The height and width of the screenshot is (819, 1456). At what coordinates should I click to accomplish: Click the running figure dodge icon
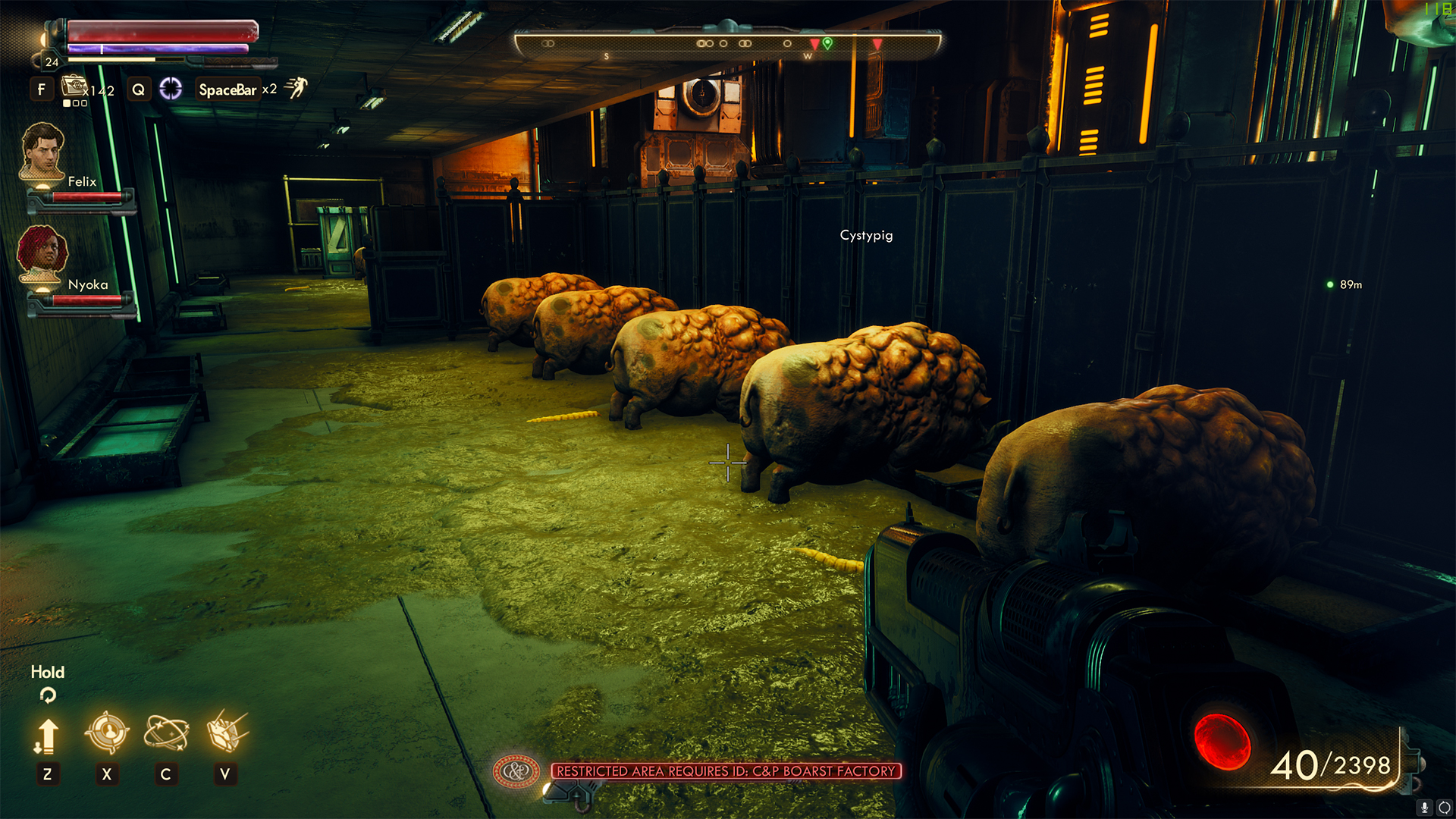coord(296,88)
